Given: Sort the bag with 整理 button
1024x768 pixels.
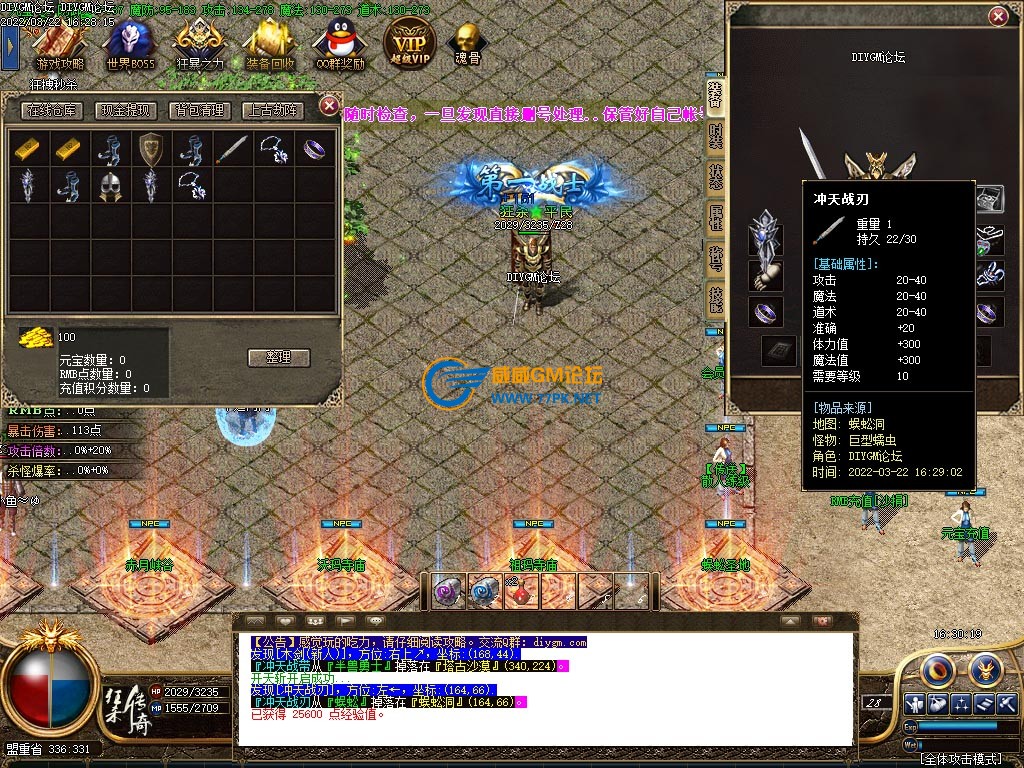Looking at the screenshot, I should 279,357.
